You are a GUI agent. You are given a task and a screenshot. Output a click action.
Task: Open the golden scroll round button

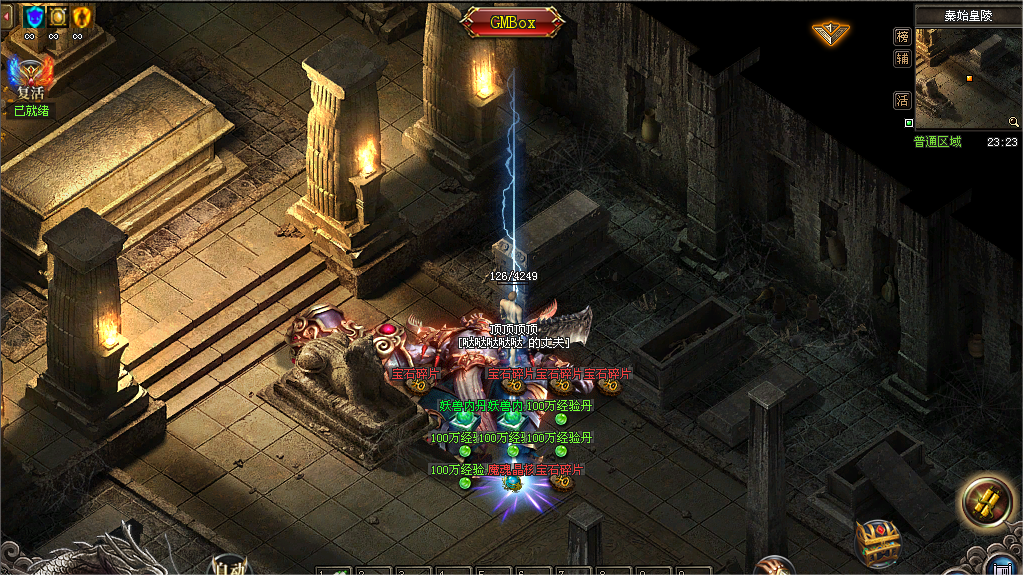point(986,501)
